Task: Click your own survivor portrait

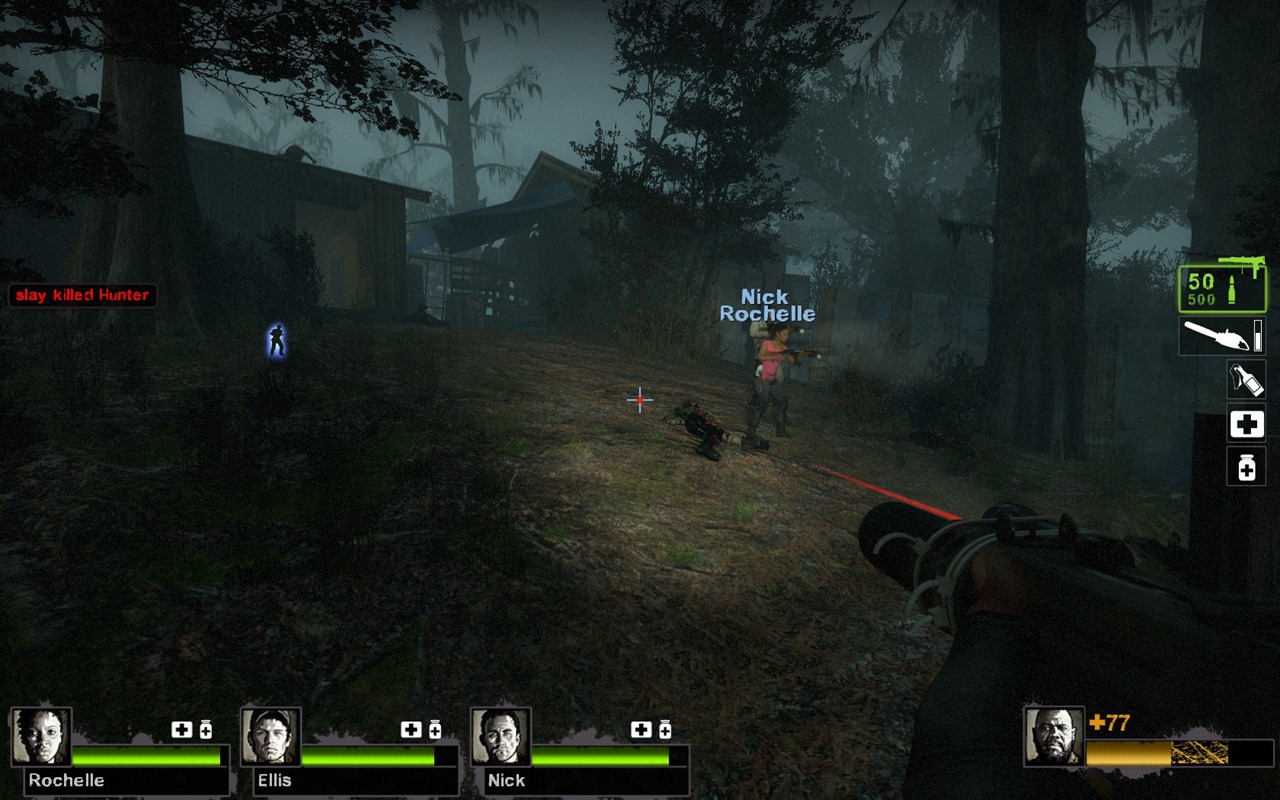Action: point(1054,737)
